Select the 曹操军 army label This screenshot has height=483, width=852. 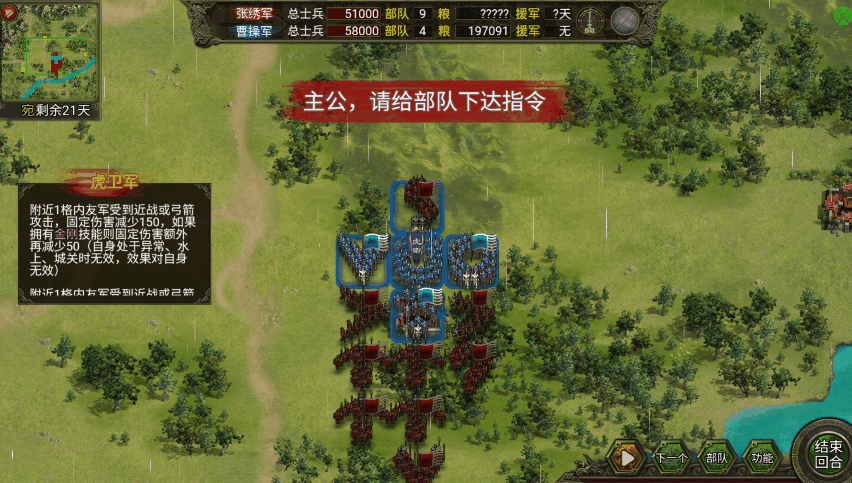(x=254, y=31)
